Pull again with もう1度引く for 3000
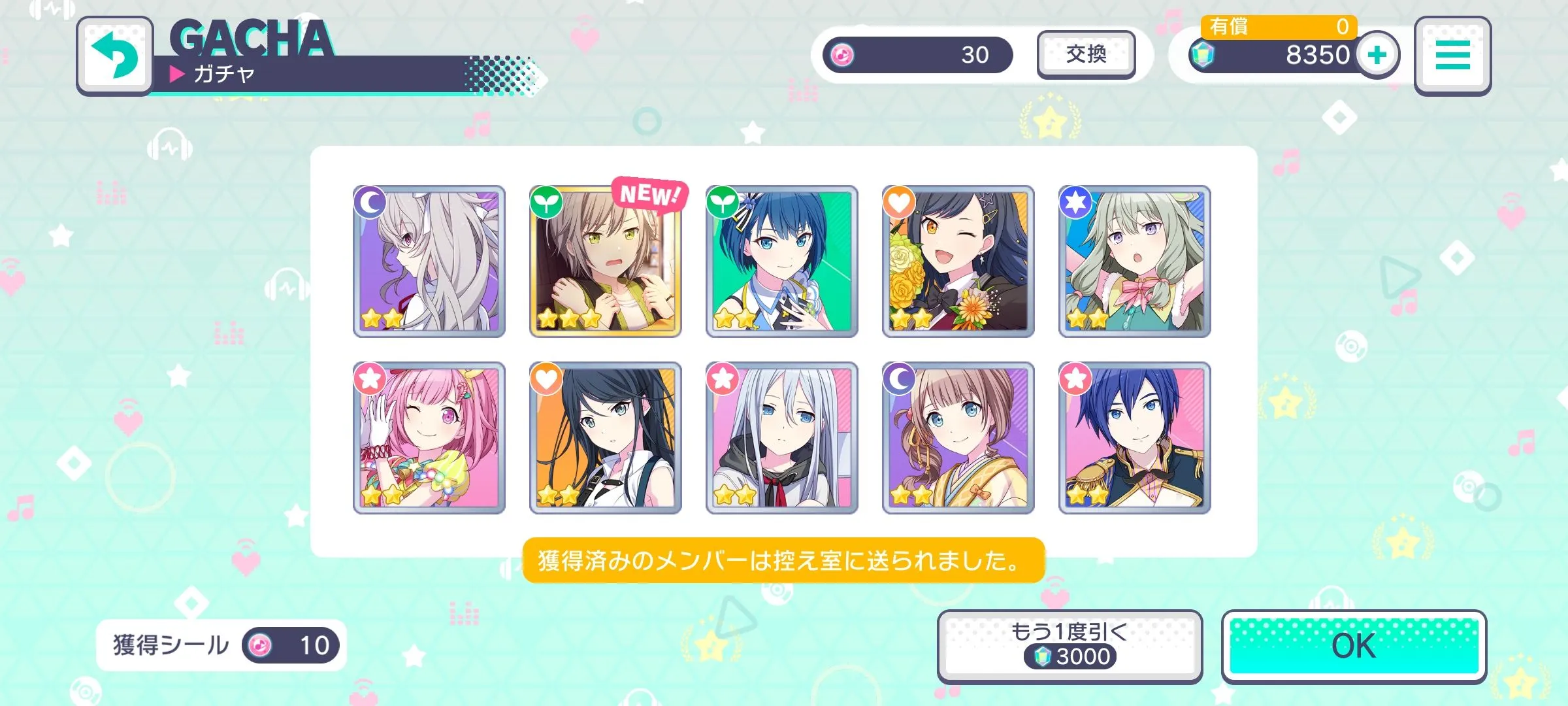This screenshot has width=1568, height=706. 1070,646
